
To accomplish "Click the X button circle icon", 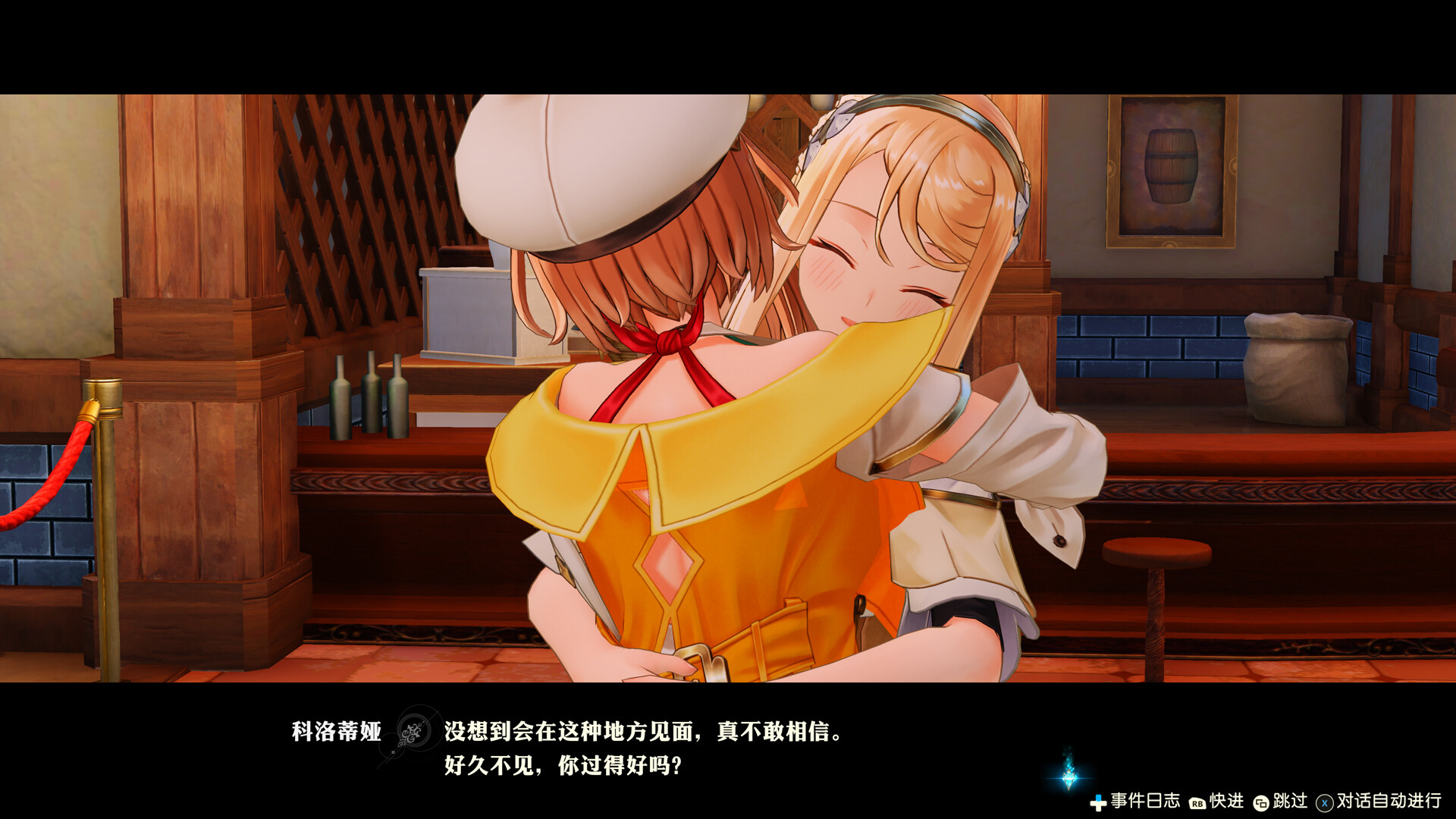I will pyautogui.click(x=1323, y=802).
